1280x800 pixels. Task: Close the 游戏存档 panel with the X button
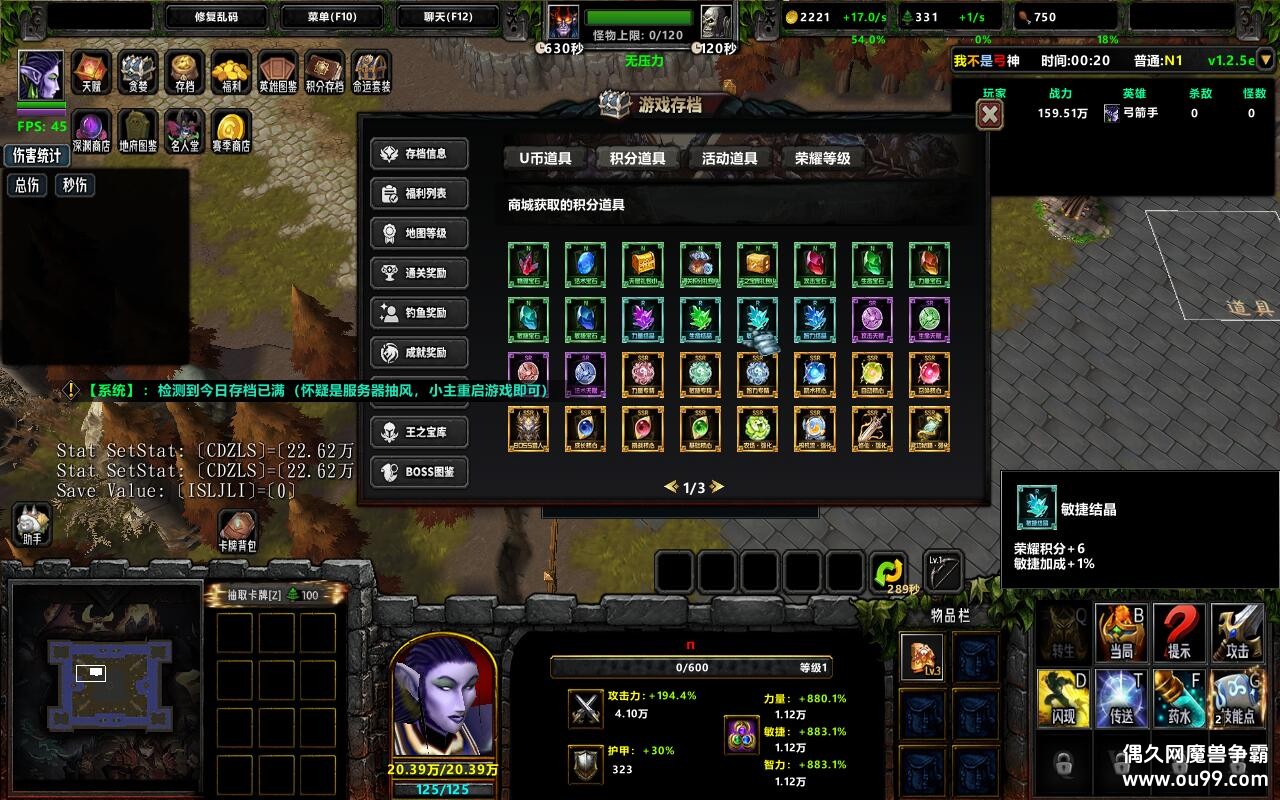990,115
